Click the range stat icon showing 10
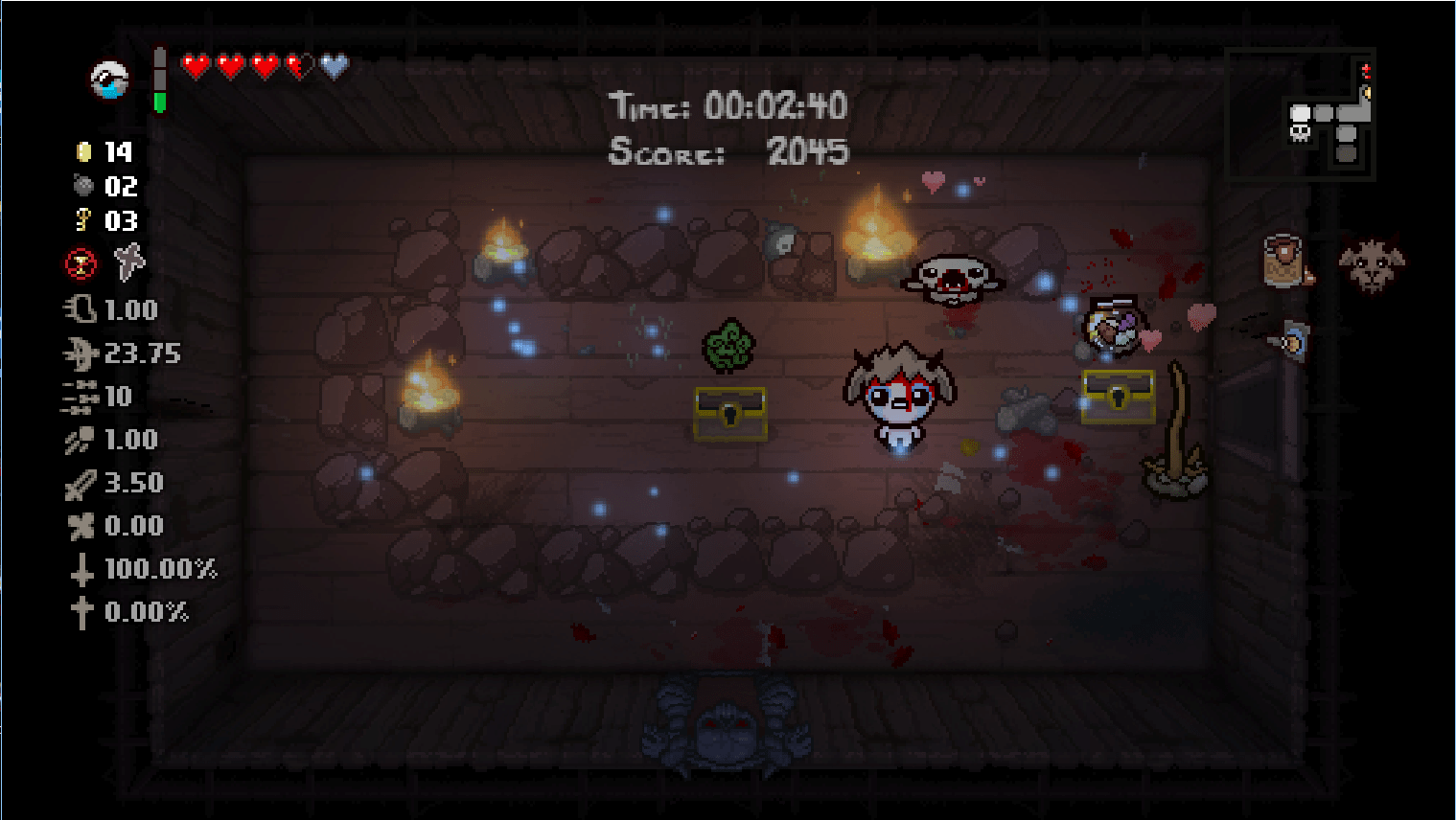This screenshot has height=820, width=1456. tap(81, 396)
